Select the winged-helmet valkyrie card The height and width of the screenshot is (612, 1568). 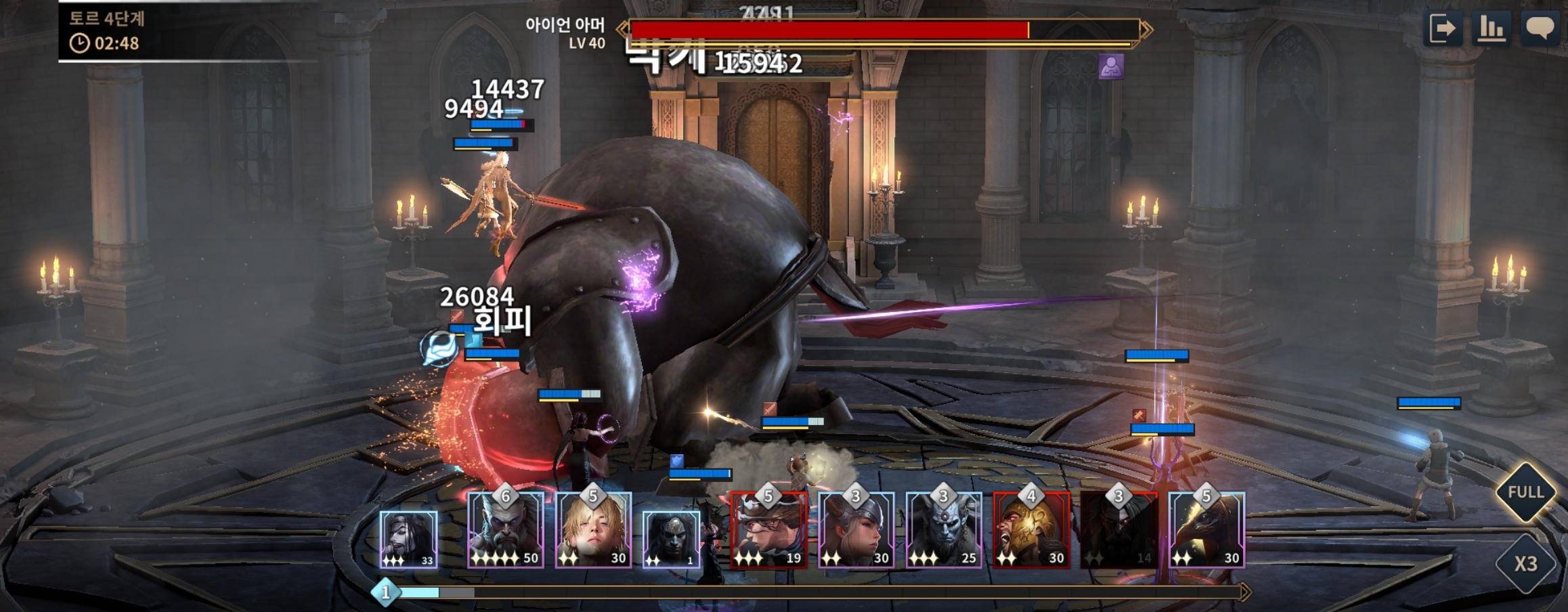(x=856, y=530)
